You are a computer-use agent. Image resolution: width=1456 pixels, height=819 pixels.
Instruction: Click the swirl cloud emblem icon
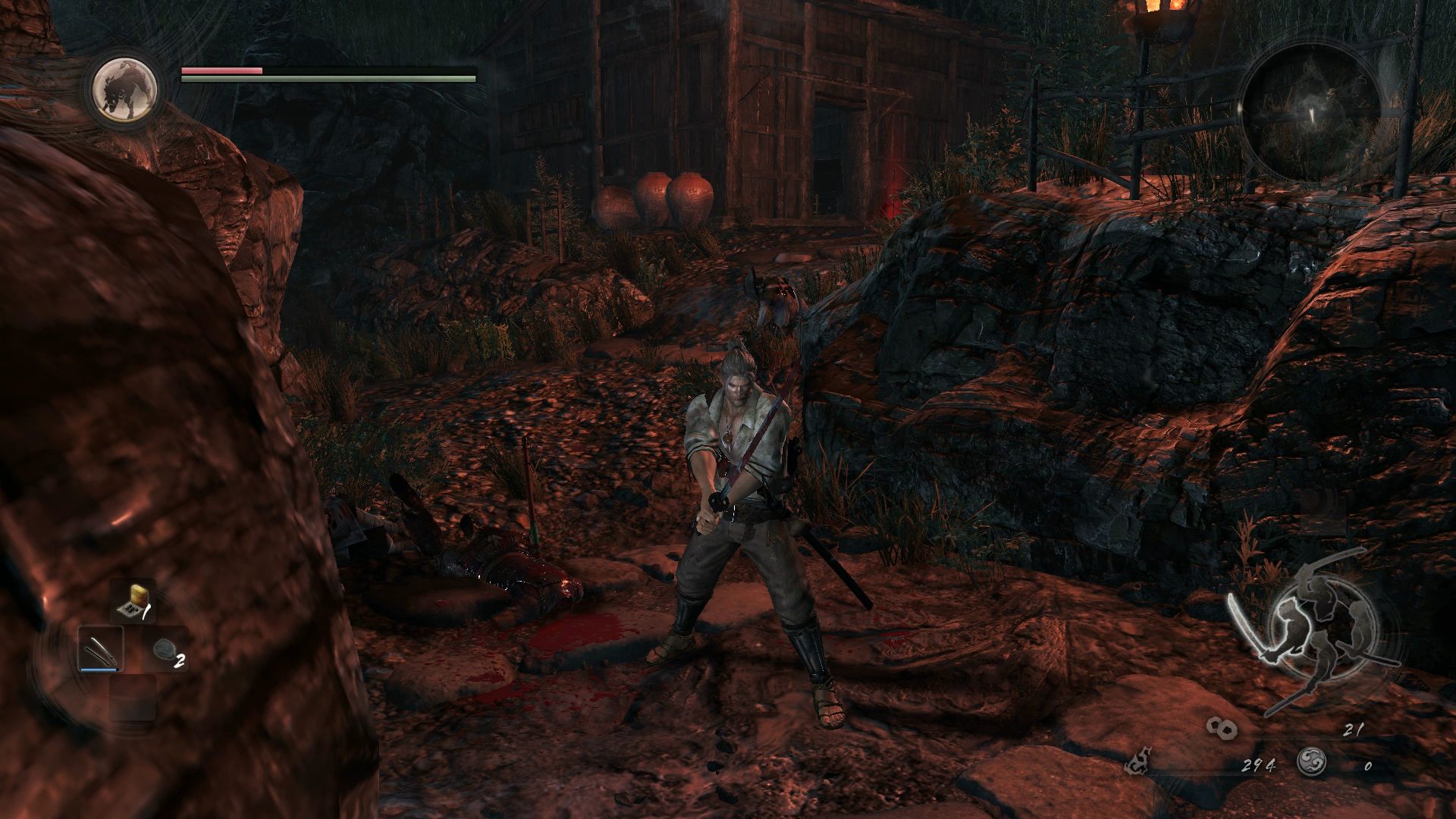coord(1311,763)
